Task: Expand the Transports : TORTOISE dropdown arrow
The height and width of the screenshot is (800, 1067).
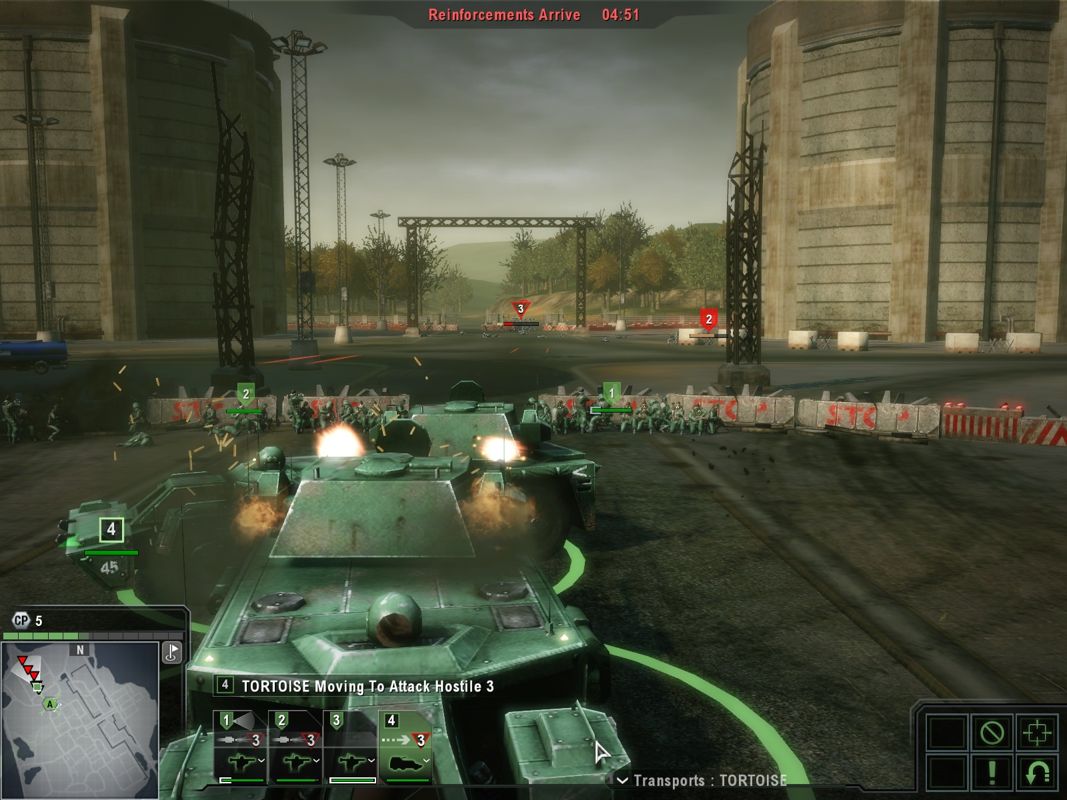Action: point(622,780)
